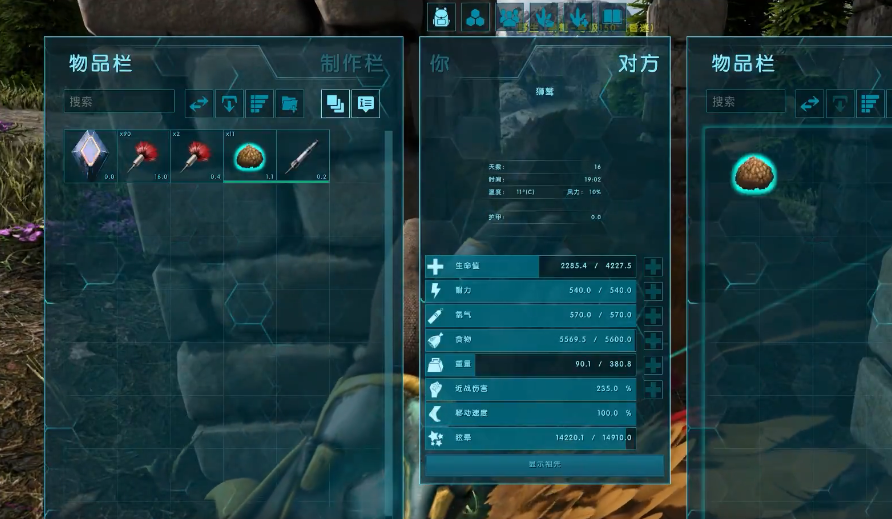Add a point to 重量 weight

pyautogui.click(x=653, y=365)
